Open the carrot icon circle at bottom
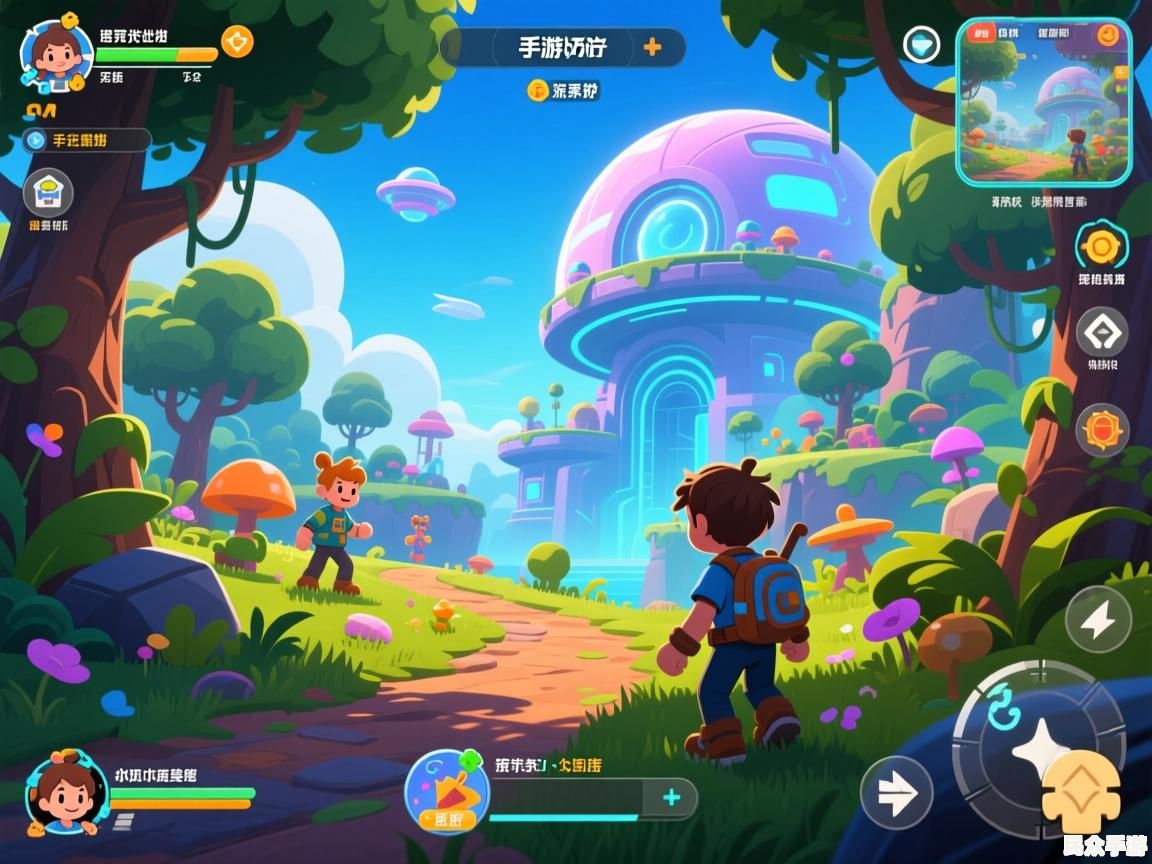The image size is (1152, 864). point(447,791)
